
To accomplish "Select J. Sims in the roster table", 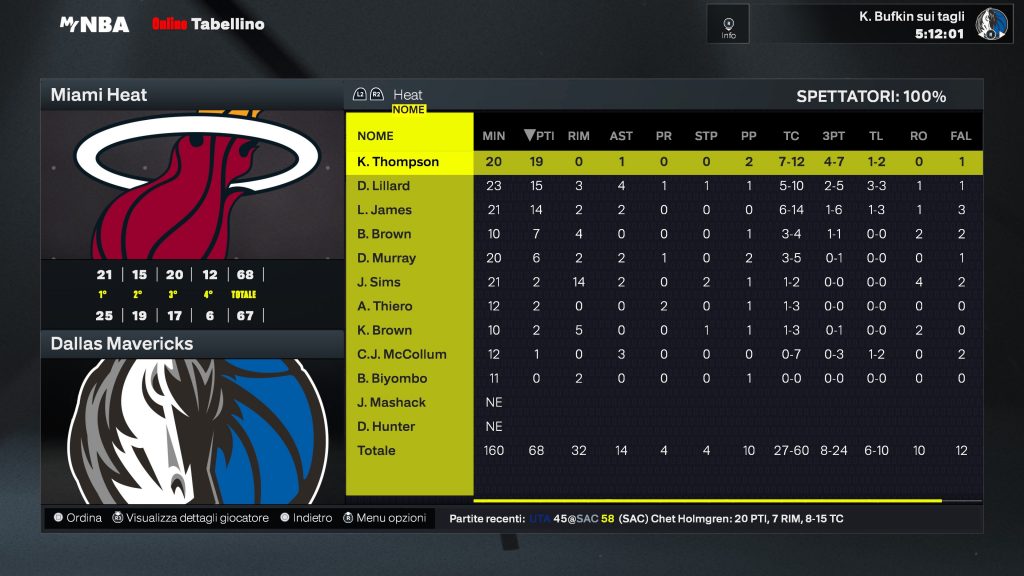I will point(379,282).
